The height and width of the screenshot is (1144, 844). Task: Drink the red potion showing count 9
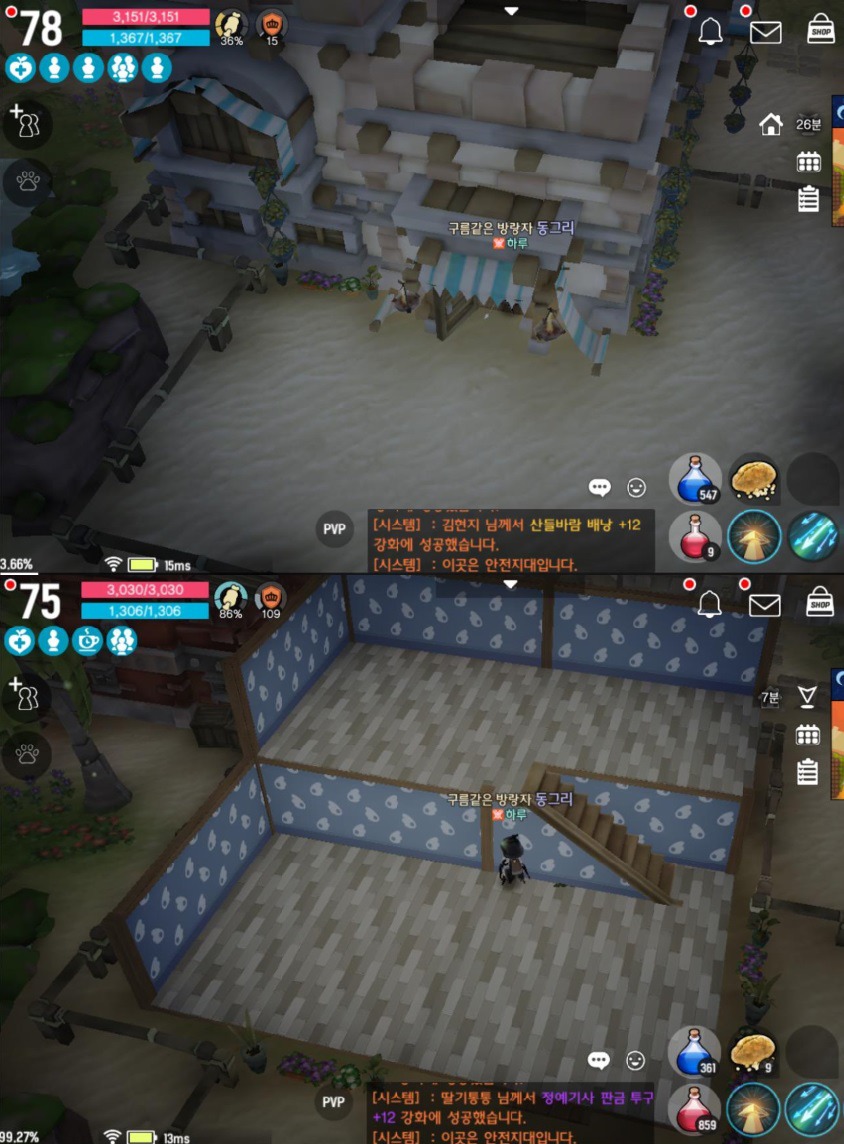click(695, 536)
